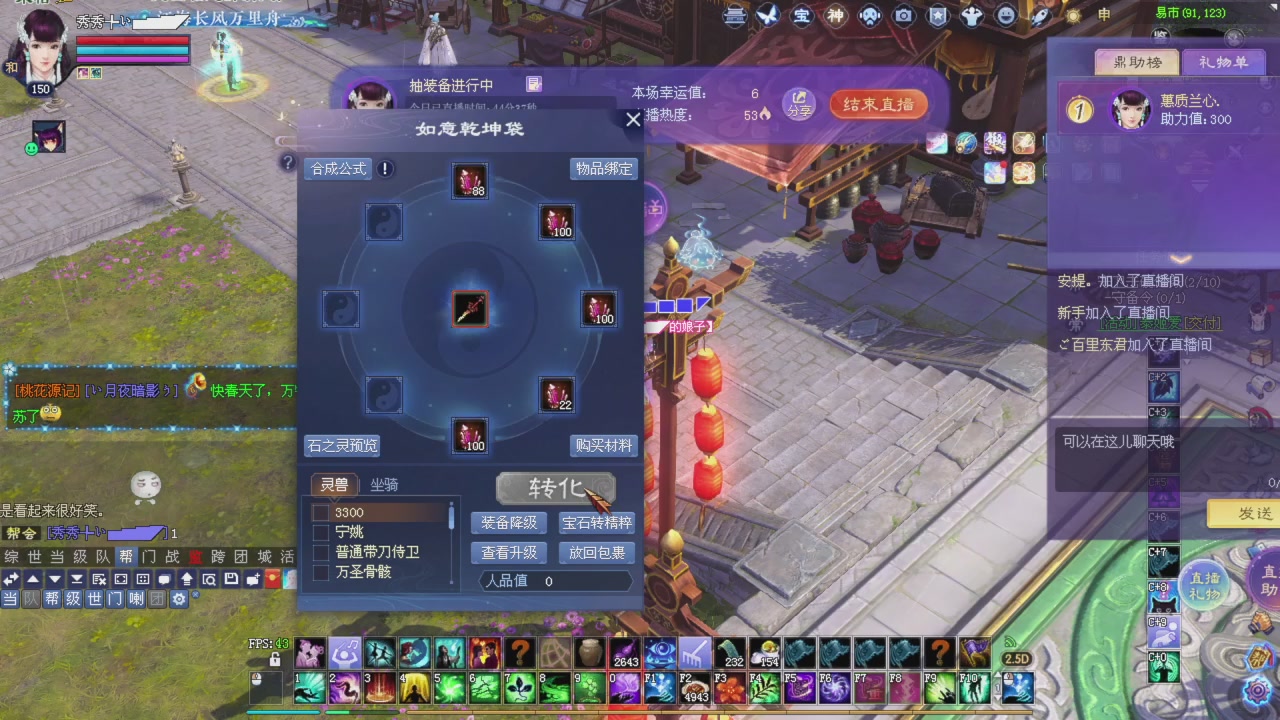Switch to the 坐骑 mount tab

385,485
